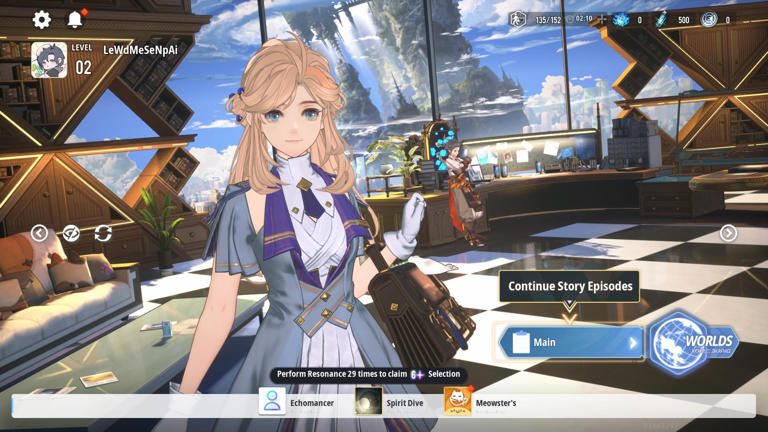
Task: Select the blue ticket currency icon
Action: [x=661, y=20]
